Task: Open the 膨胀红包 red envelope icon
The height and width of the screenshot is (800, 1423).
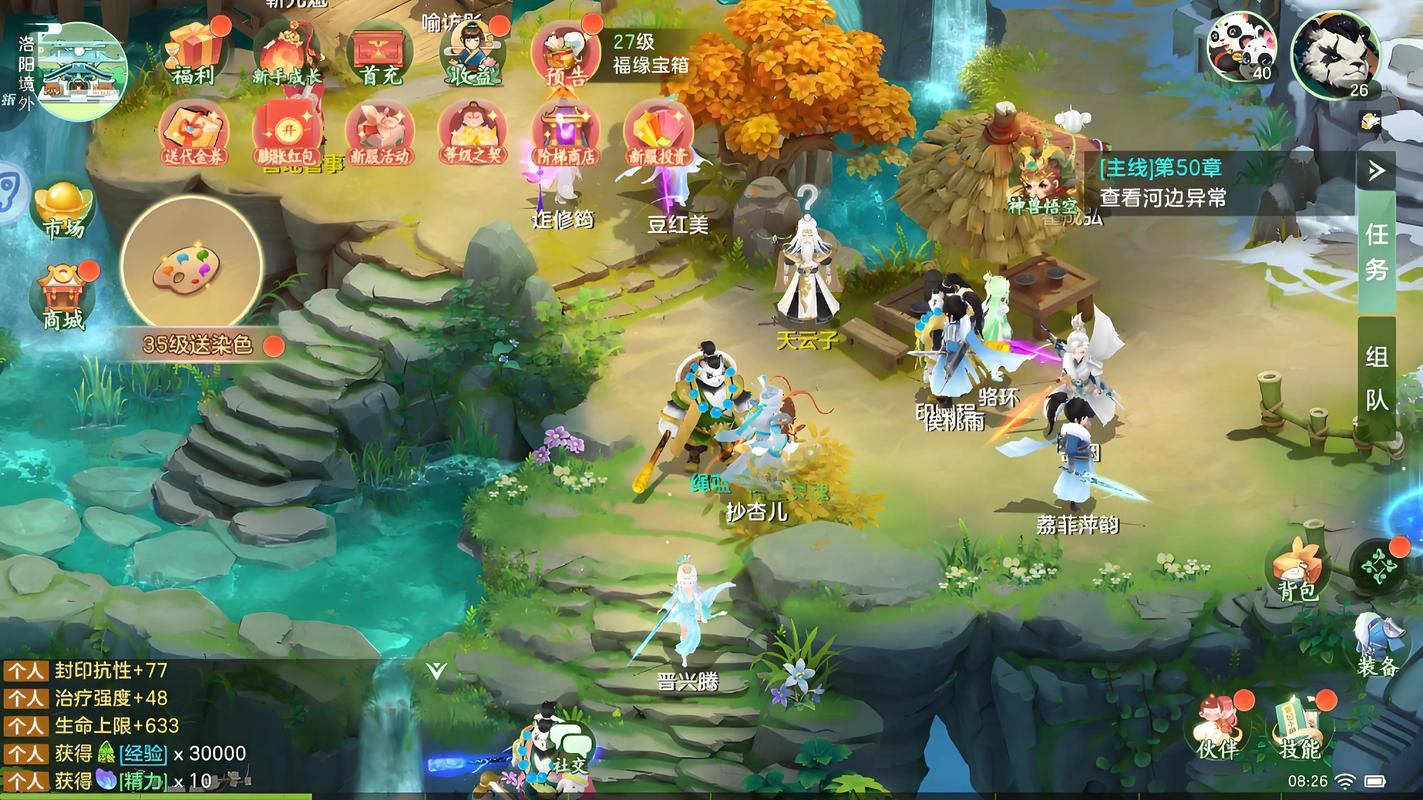Action: coord(288,133)
